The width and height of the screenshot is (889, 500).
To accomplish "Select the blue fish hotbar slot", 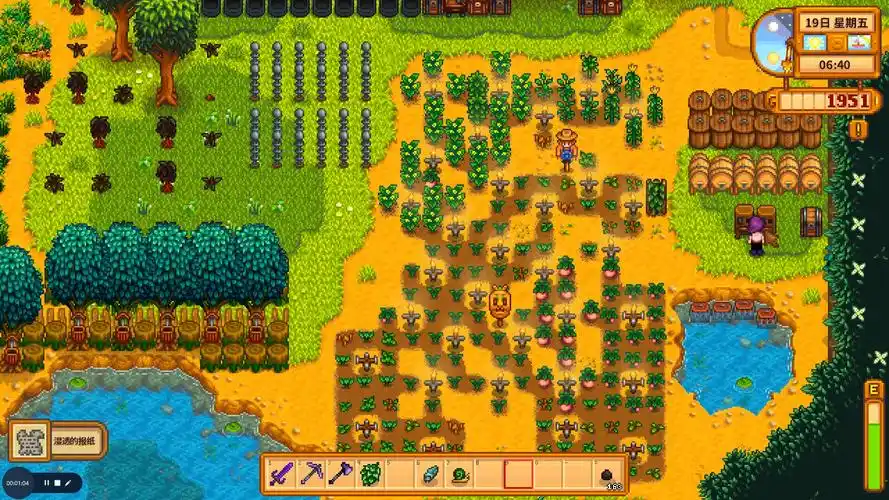I will pos(429,473).
